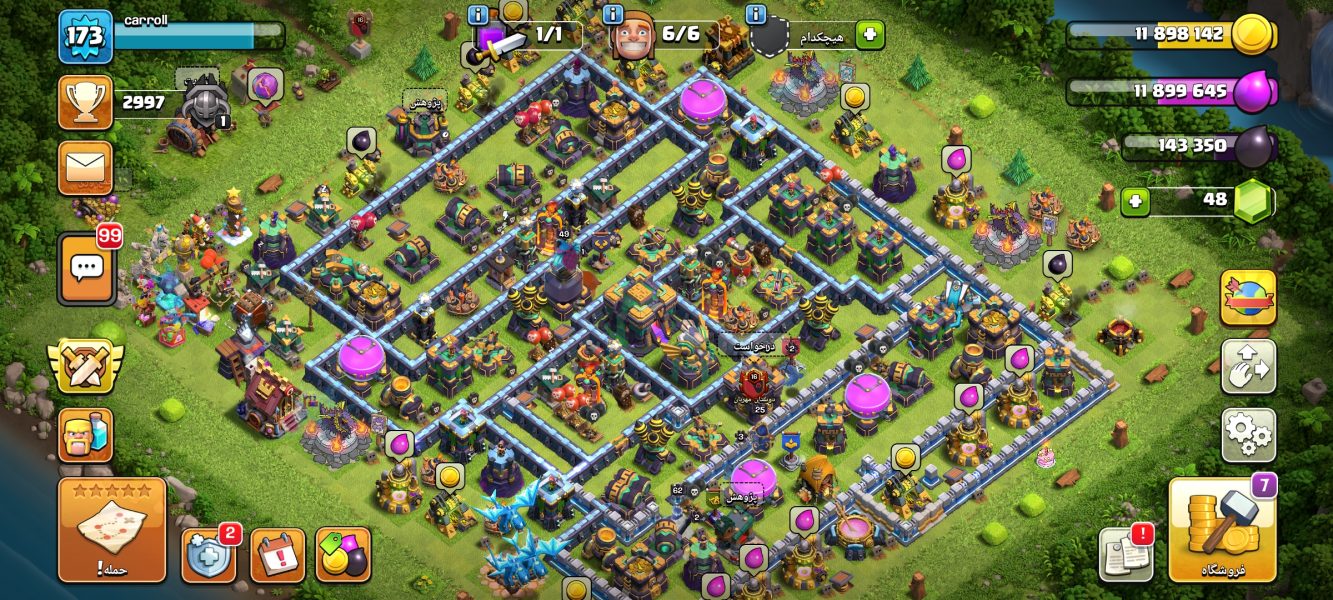Start an attack with the map button

(111, 530)
